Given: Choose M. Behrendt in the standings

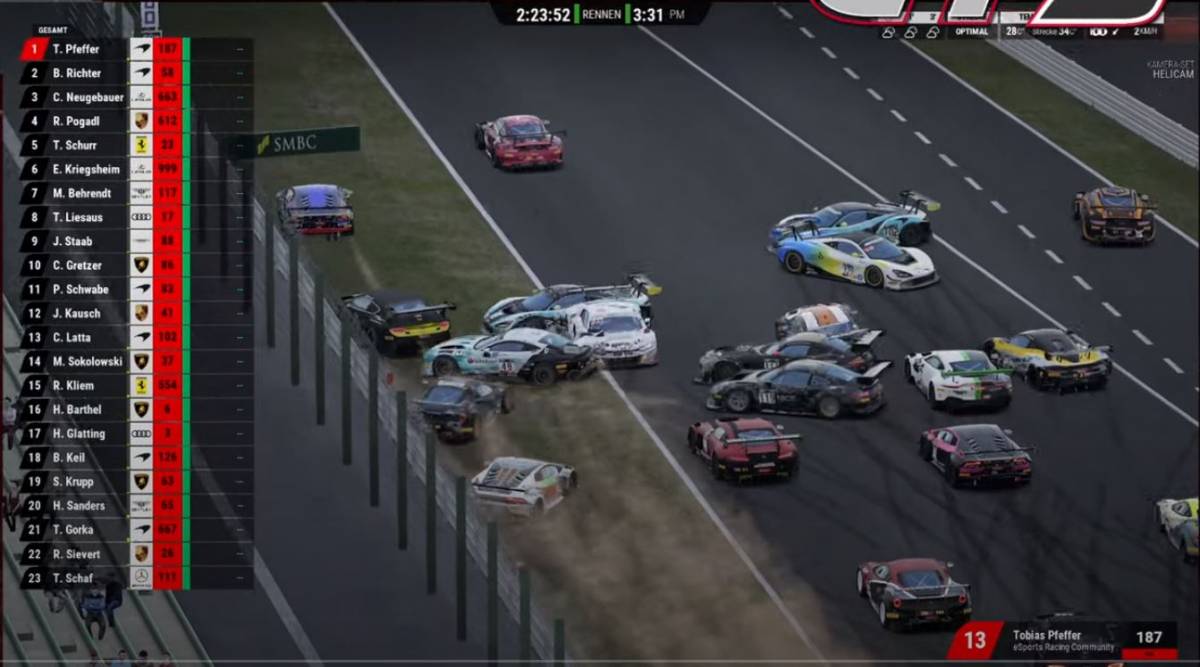Looking at the screenshot, I should (82, 193).
